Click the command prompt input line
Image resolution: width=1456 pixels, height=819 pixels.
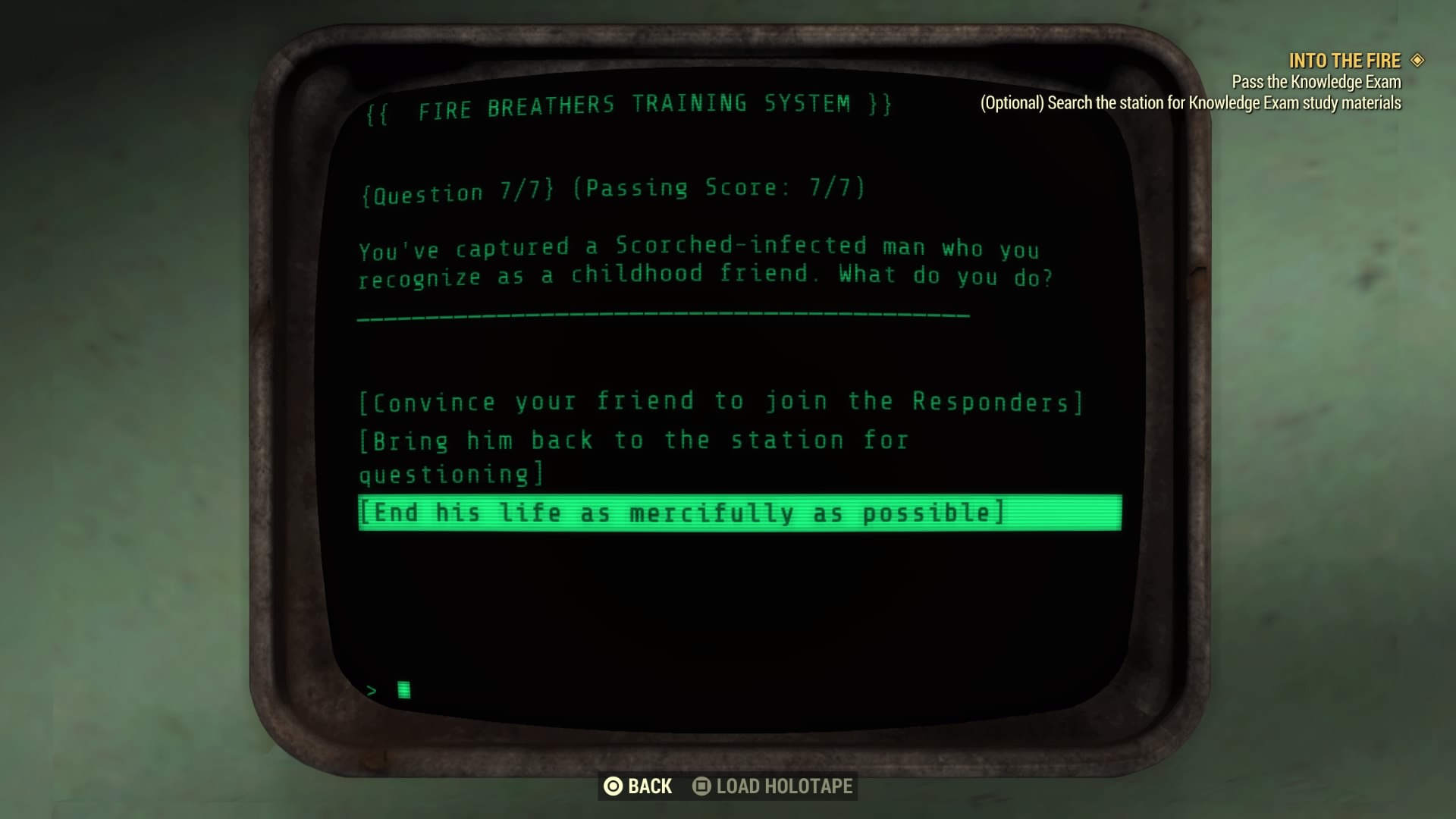pyautogui.click(x=387, y=689)
